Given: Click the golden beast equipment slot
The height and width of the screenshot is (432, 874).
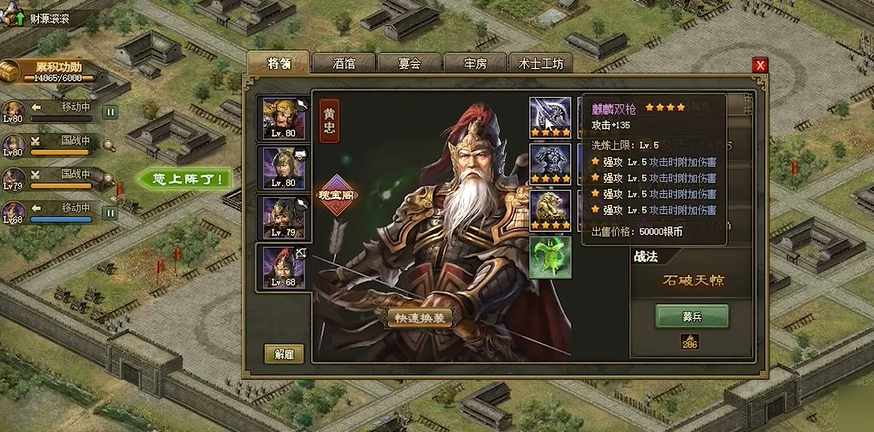Looking at the screenshot, I should pos(550,209).
